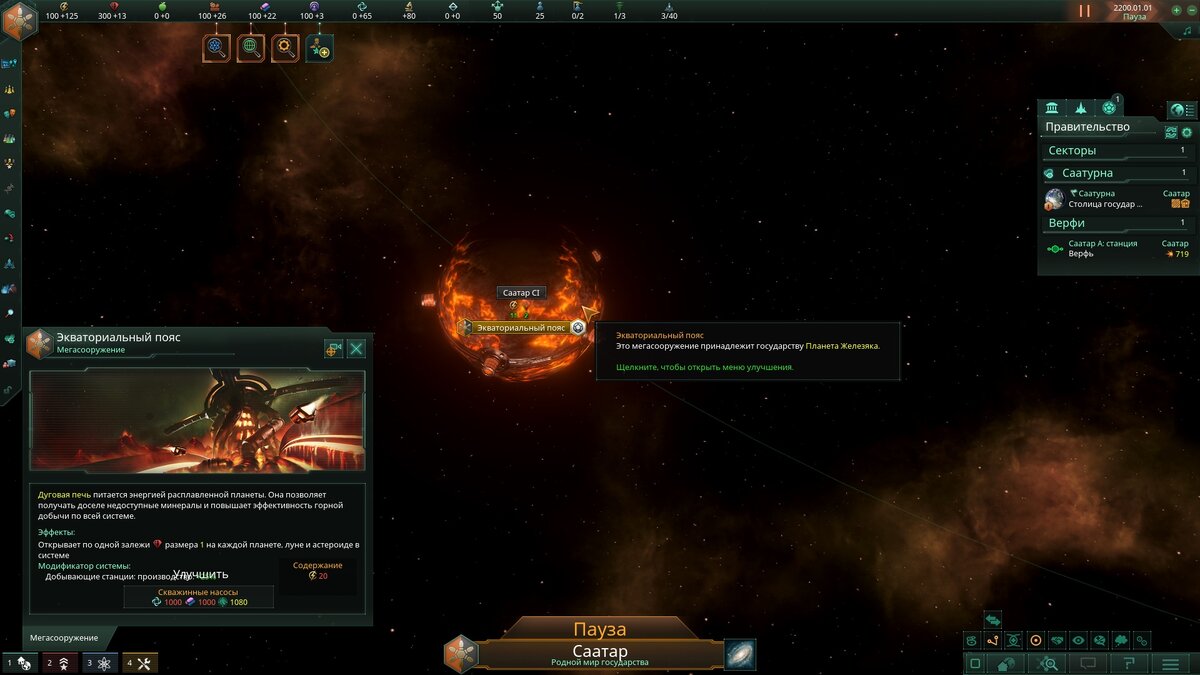This screenshot has width=1200, height=675.
Task: Close the Экваториальный пояс megastructure panel
Action: point(357,349)
